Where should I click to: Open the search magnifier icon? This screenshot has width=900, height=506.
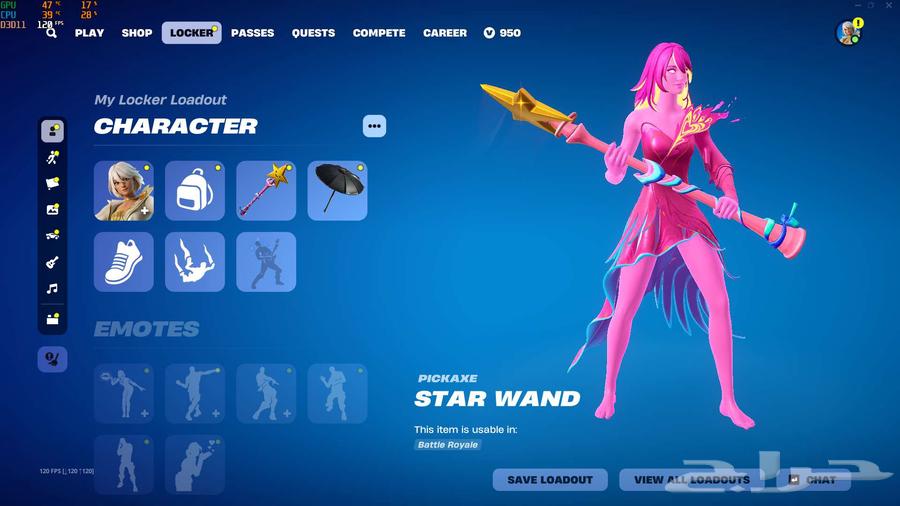pos(51,33)
